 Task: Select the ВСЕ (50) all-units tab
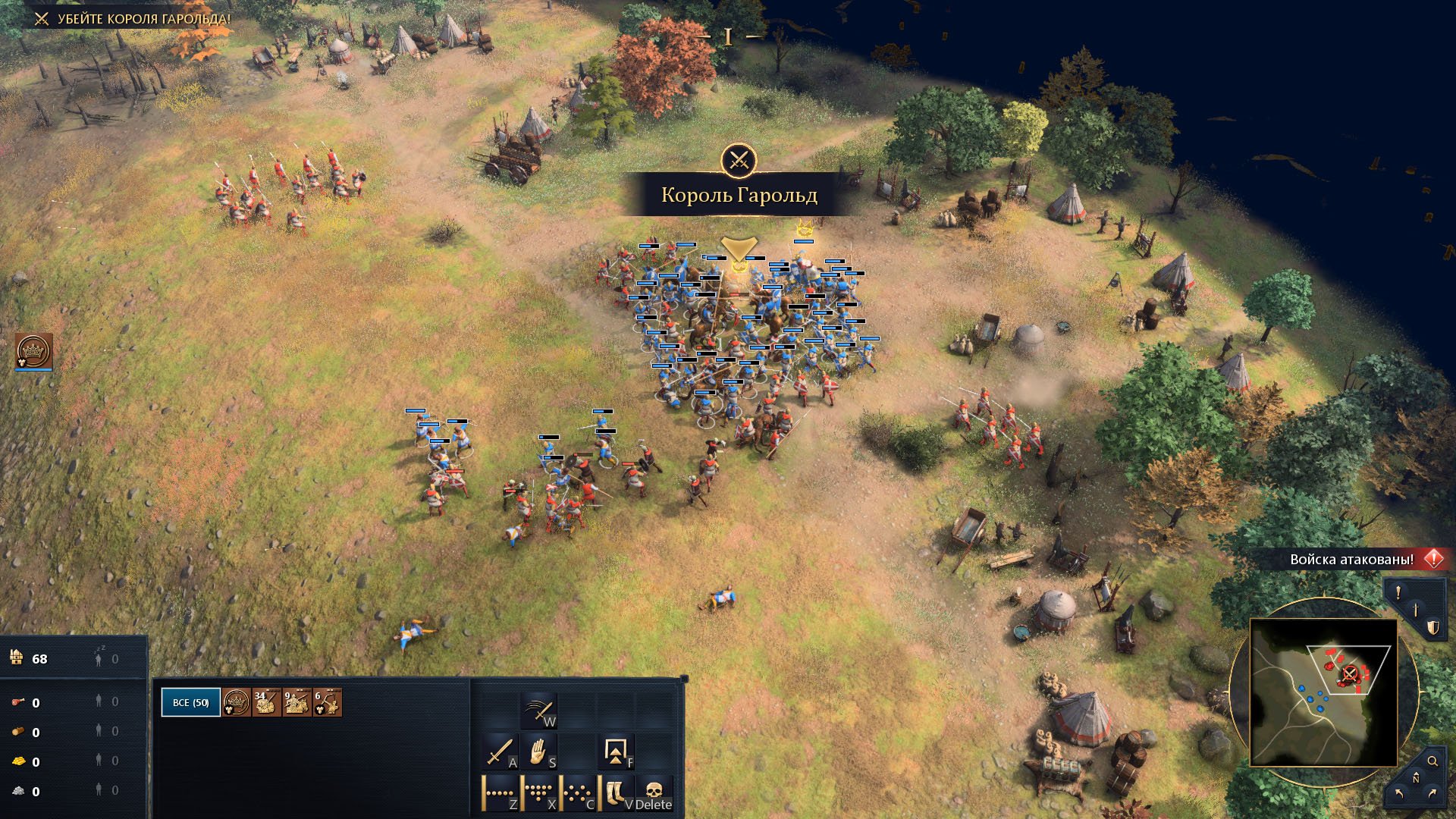(190, 702)
